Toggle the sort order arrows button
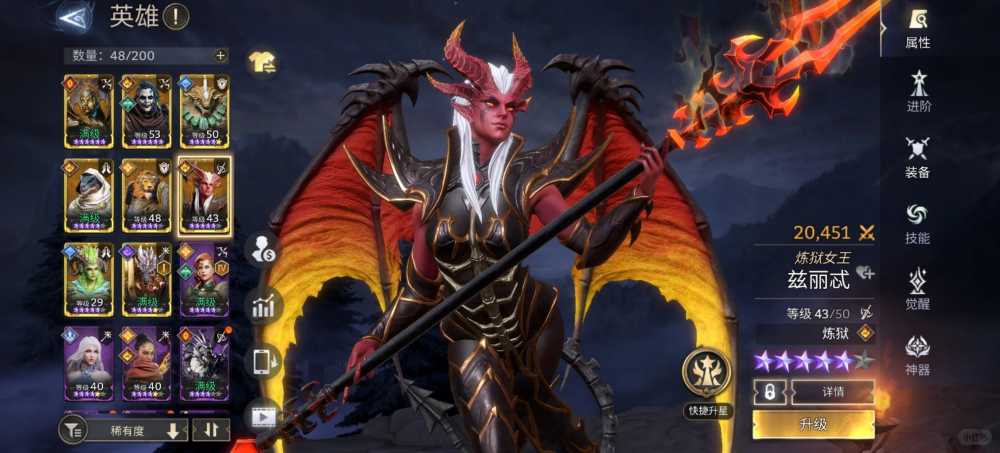The width and height of the screenshot is (1000, 453). (x=211, y=431)
